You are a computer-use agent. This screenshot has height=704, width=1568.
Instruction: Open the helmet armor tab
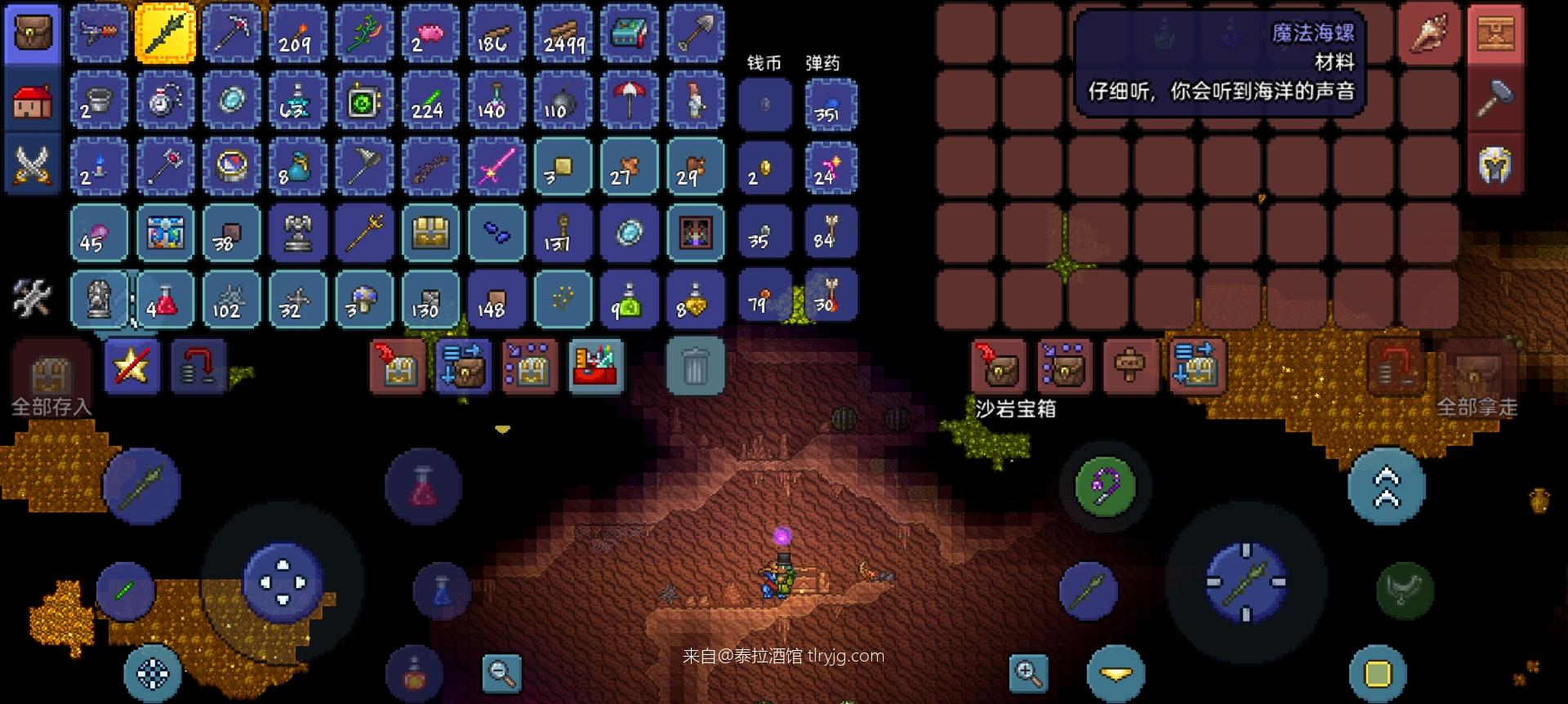tap(1495, 166)
